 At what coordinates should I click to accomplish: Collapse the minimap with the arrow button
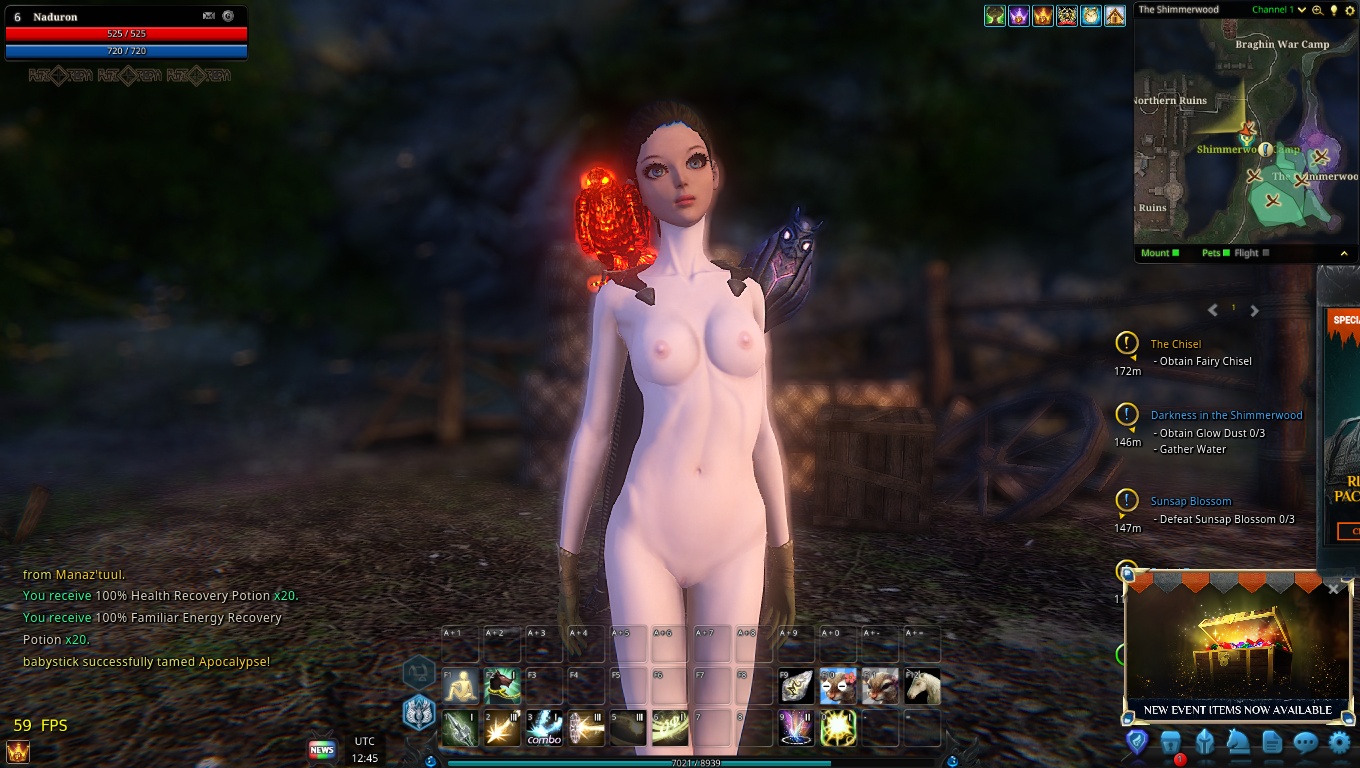(1344, 253)
